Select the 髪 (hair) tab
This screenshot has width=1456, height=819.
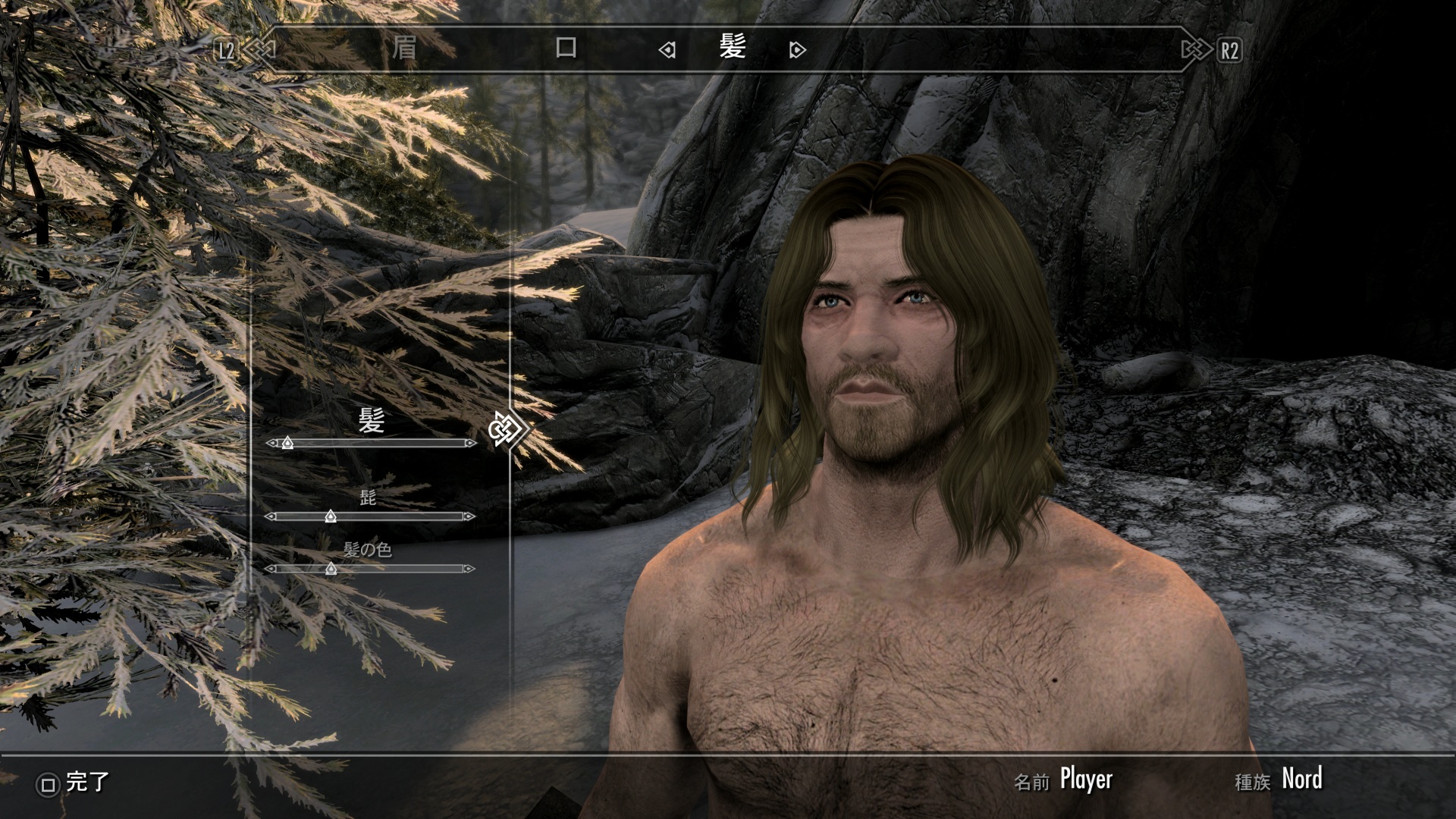733,49
